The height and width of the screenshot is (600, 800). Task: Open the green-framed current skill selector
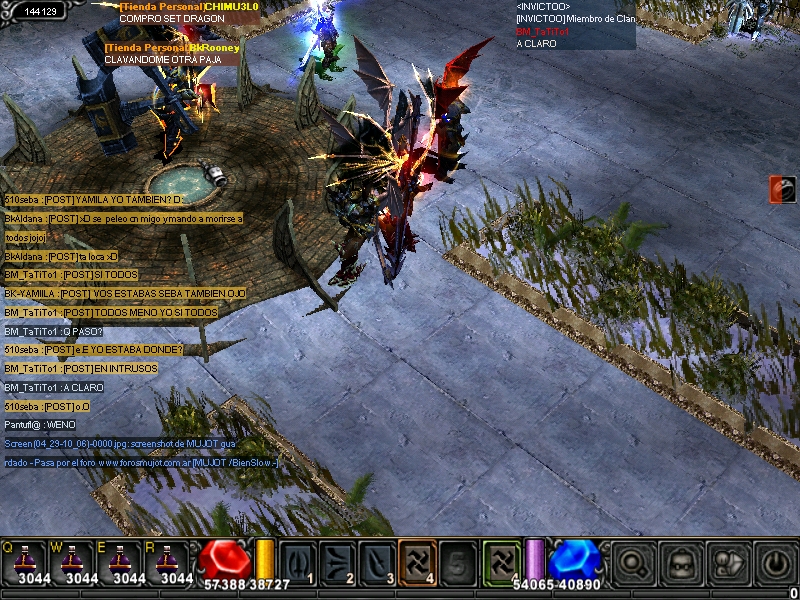(502, 560)
